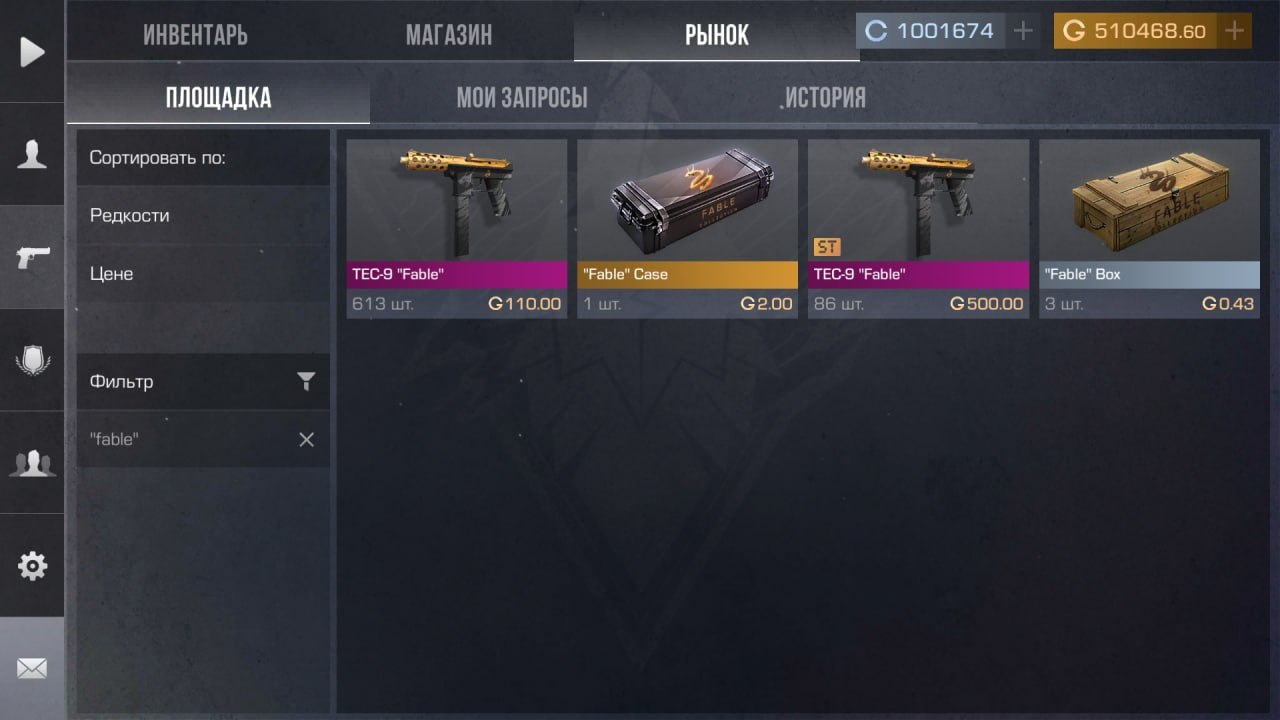Click the play triangle sidebar icon
1280x720 pixels.
(32, 51)
